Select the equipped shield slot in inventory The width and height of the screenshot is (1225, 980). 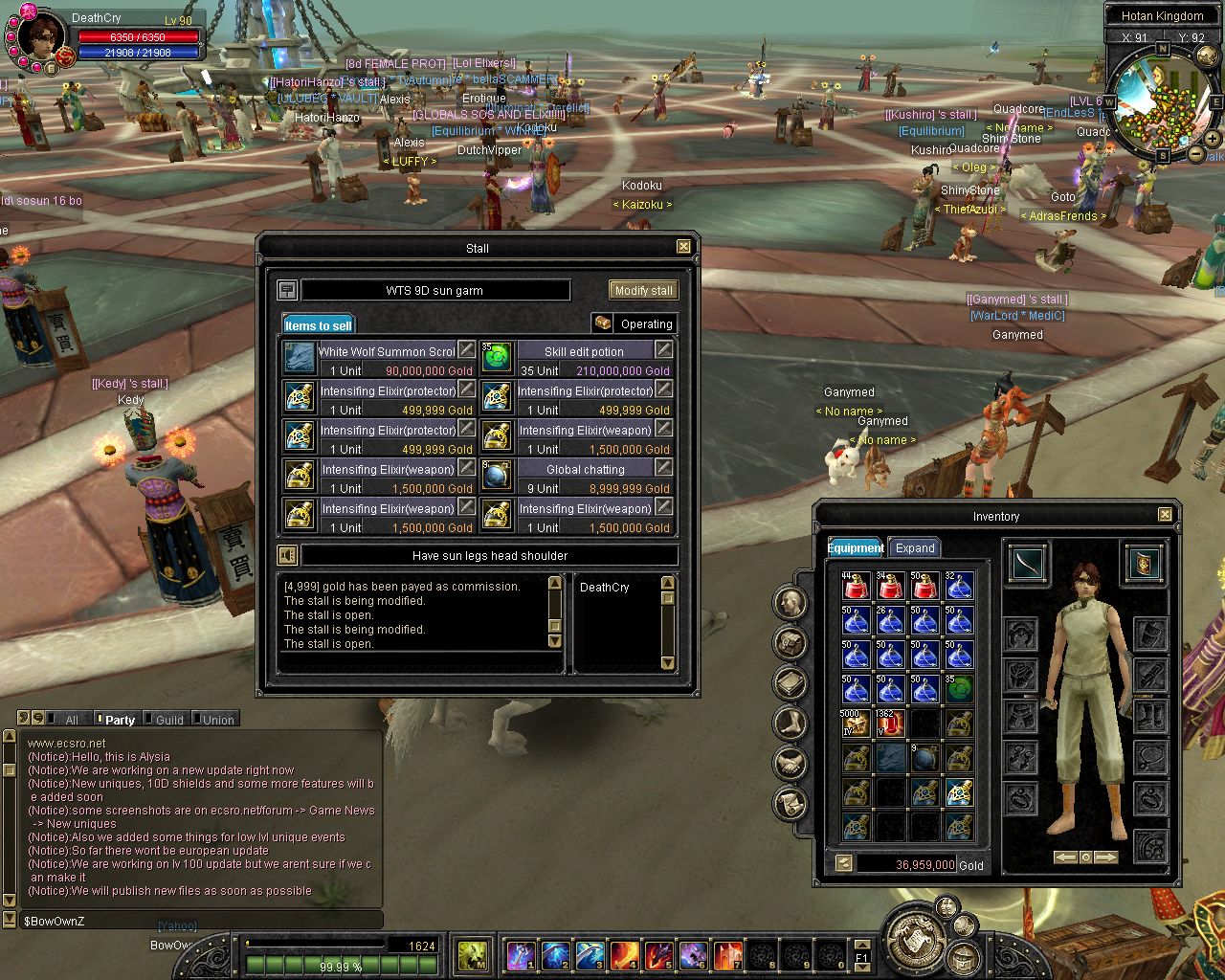coord(1144,563)
